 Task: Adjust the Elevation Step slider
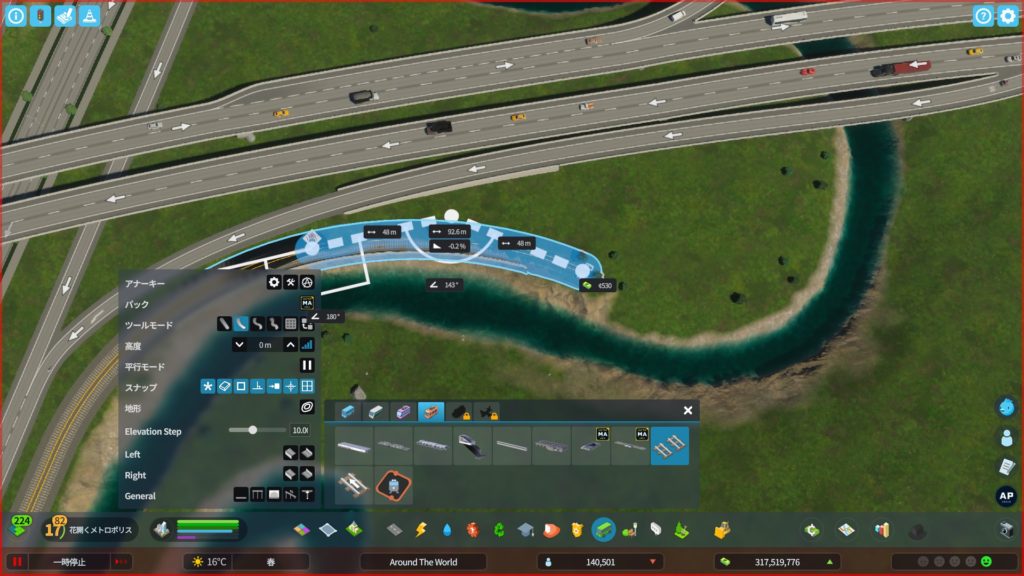253,430
